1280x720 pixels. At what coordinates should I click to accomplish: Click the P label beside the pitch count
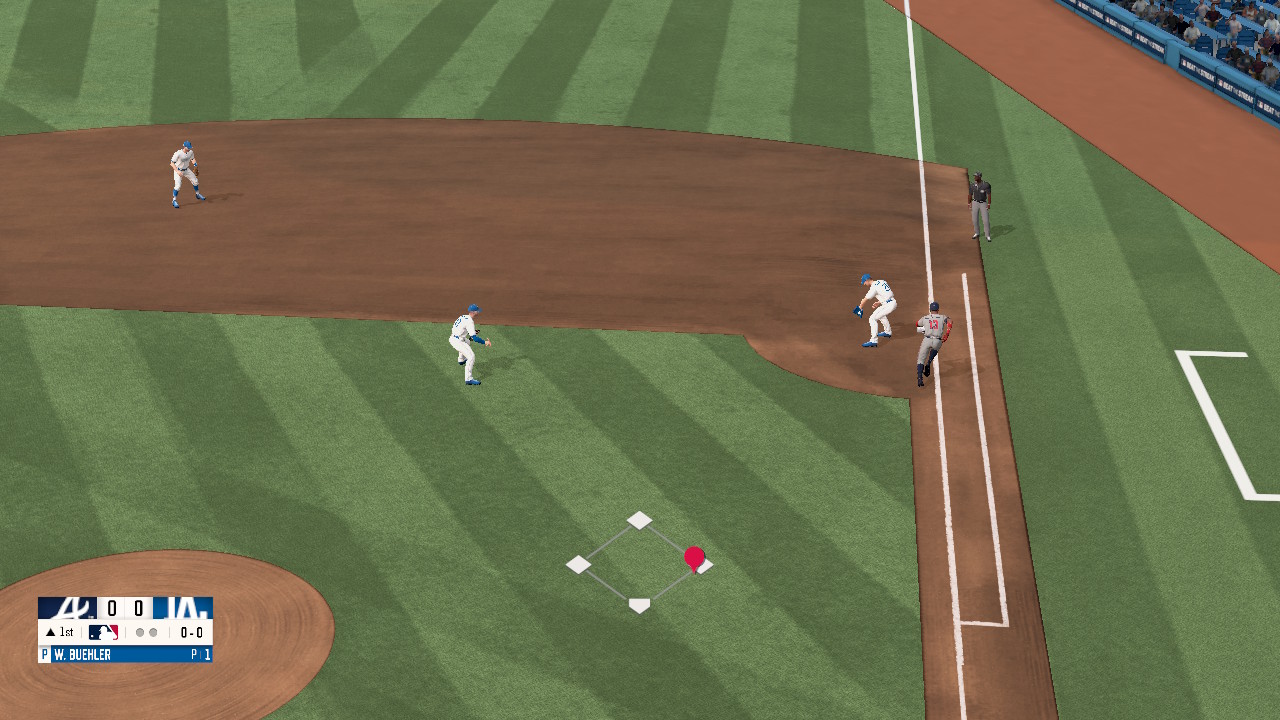[x=194, y=653]
